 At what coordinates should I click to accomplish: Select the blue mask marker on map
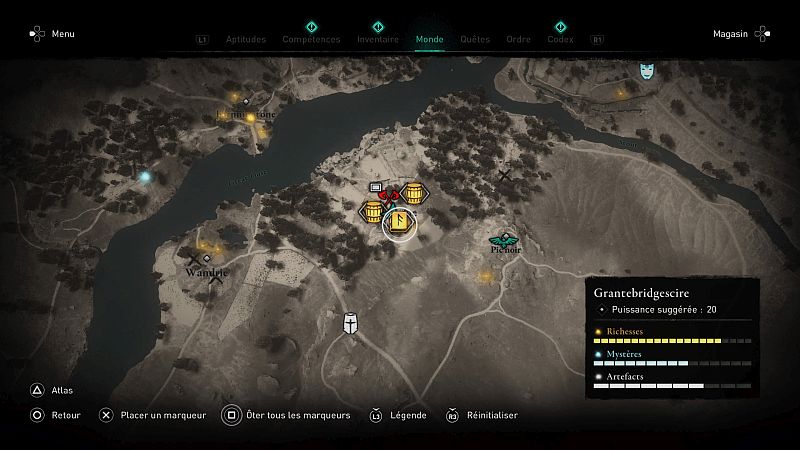648,71
